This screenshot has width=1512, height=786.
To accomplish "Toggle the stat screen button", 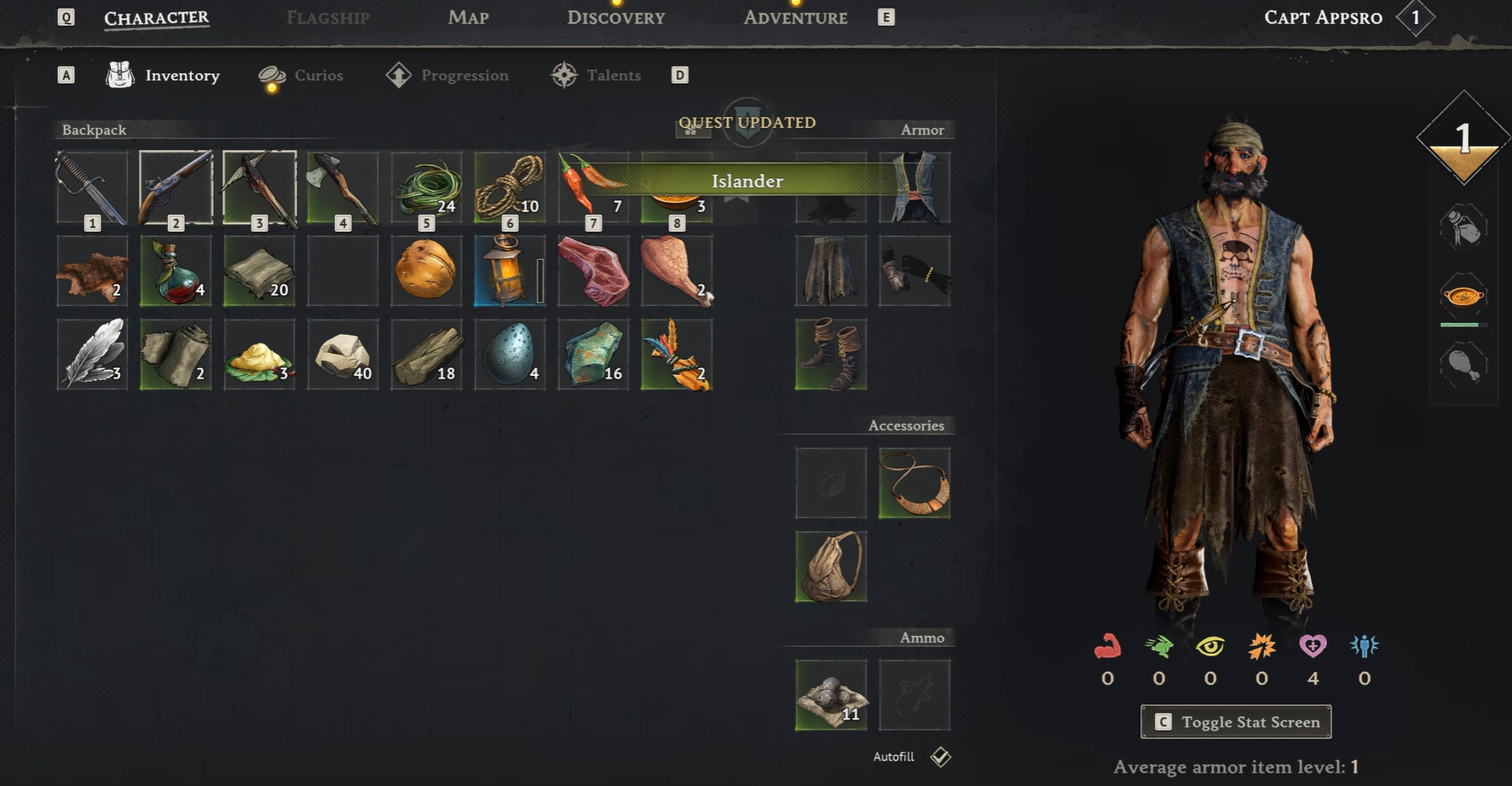I will click(1236, 722).
